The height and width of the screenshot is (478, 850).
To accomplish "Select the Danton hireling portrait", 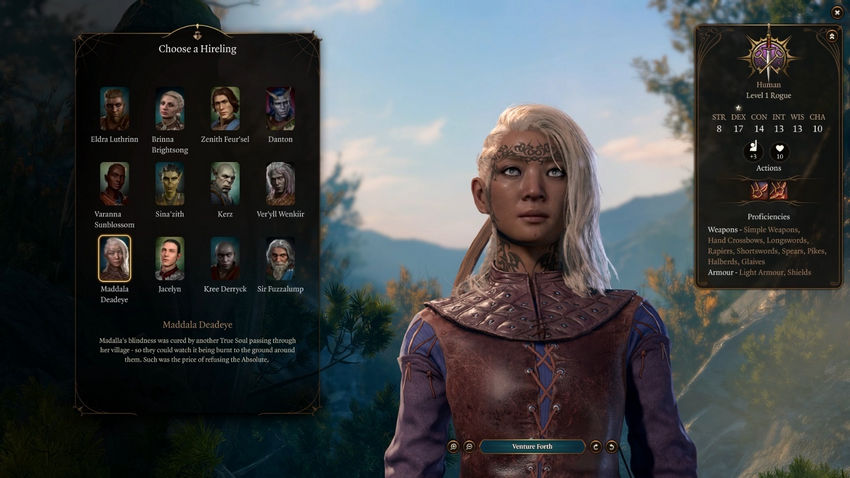I will pos(280,108).
